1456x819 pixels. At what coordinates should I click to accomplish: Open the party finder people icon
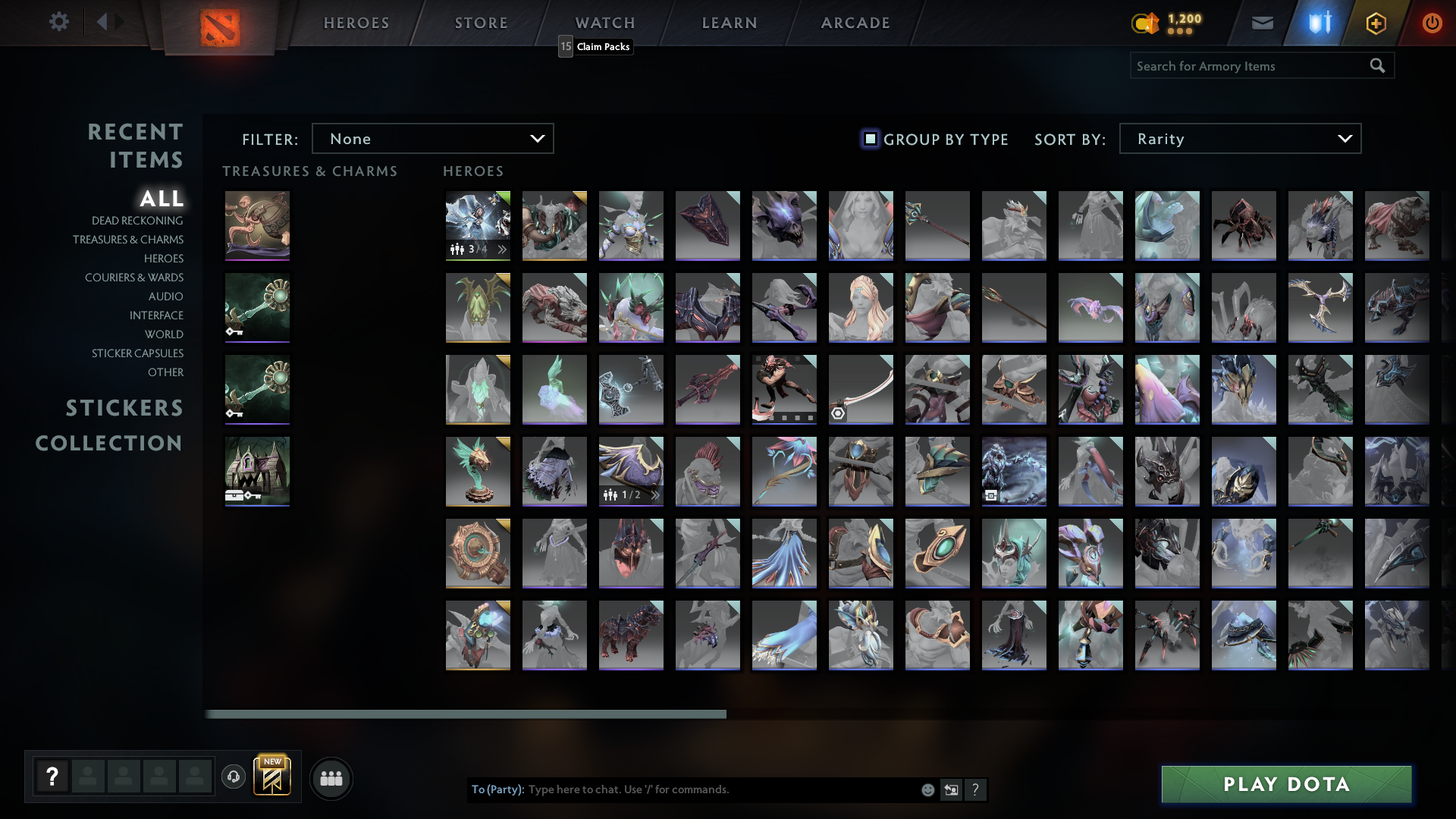pos(331,778)
